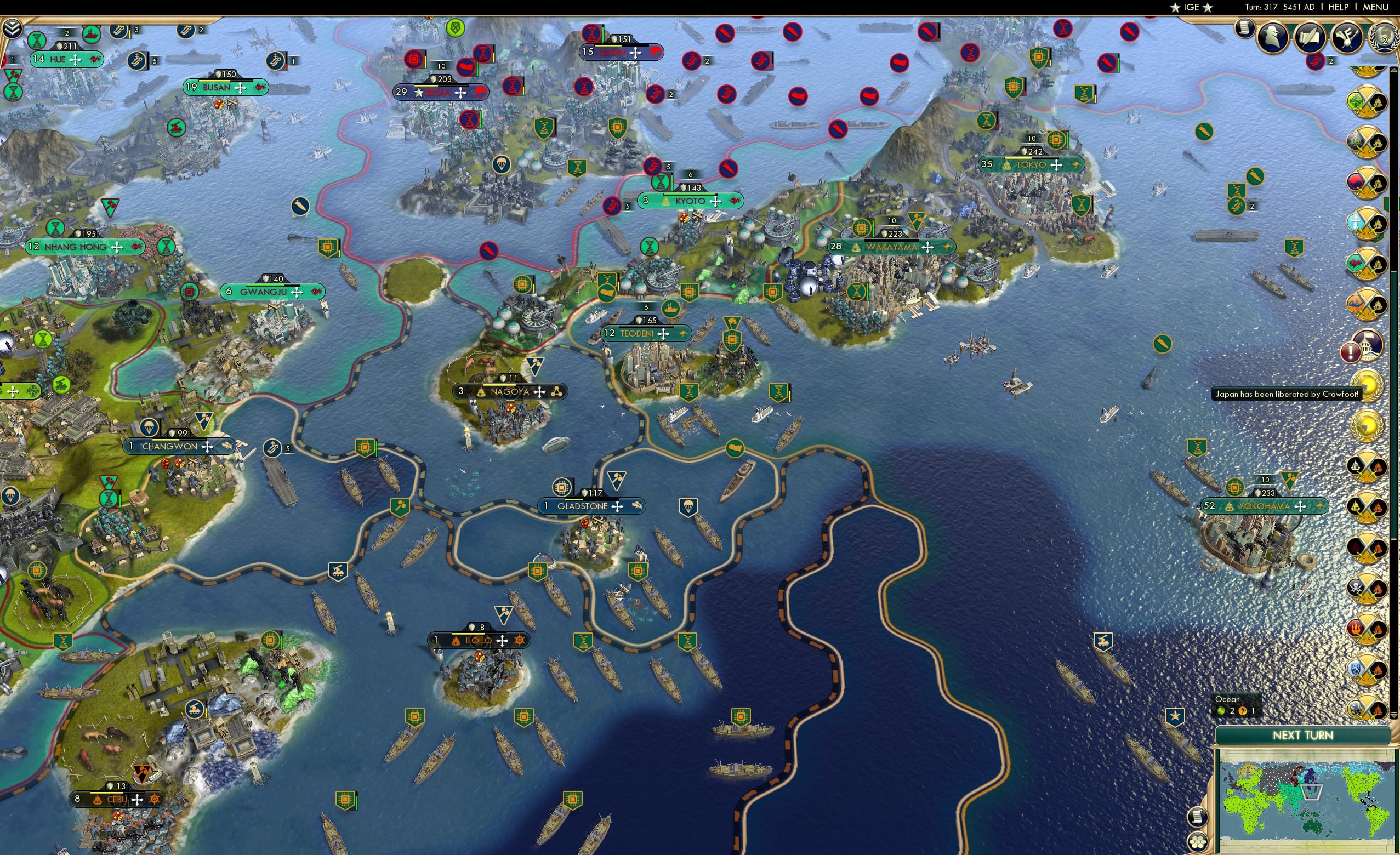
Task: Open the Social Policies scroll icon
Action: pos(1311,37)
